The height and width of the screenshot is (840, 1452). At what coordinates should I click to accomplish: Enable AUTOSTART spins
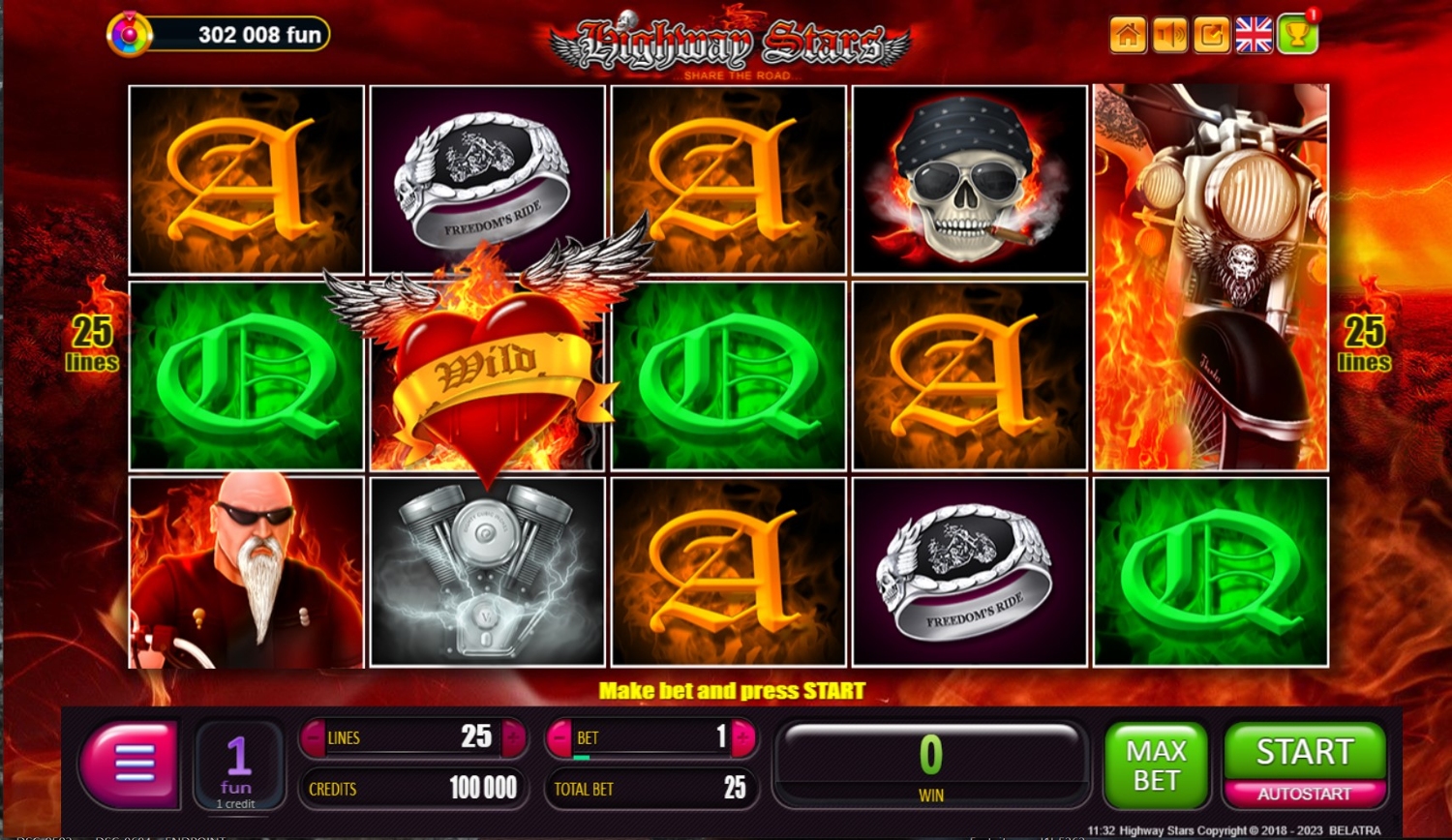1304,795
